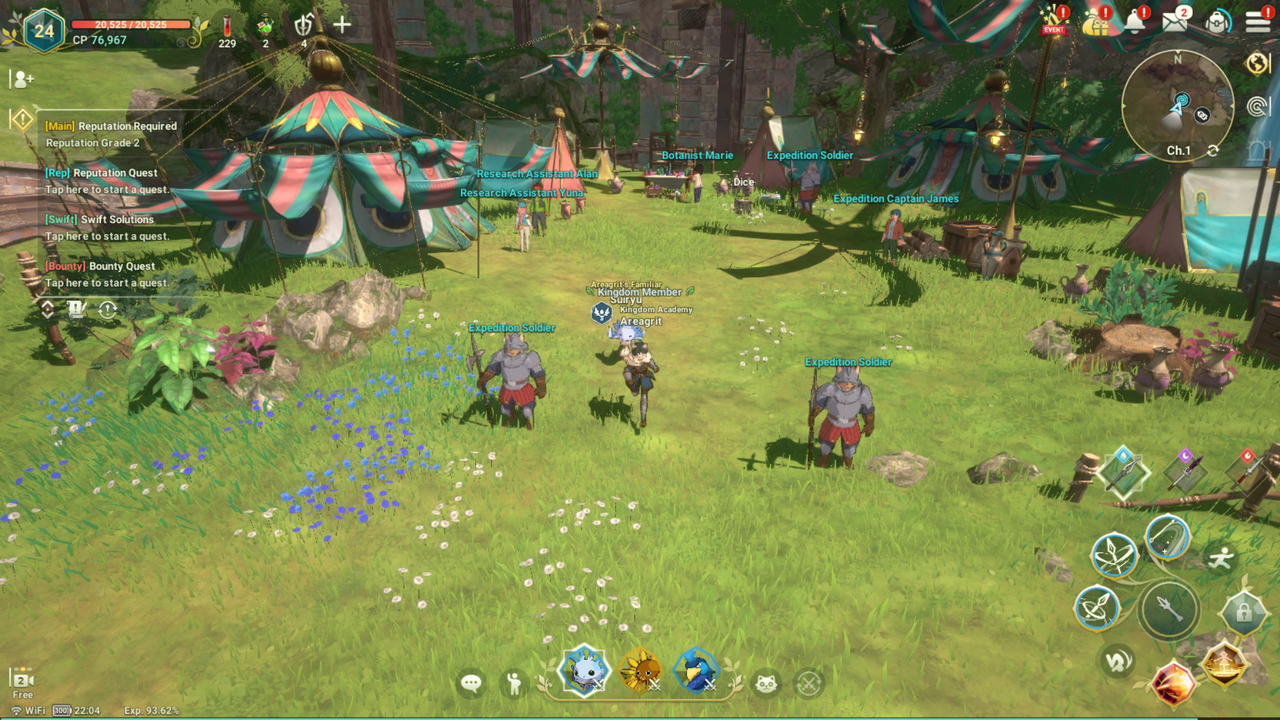Check the mail envelope inbox
Screen dimensions: 1280x720
coord(1176,23)
